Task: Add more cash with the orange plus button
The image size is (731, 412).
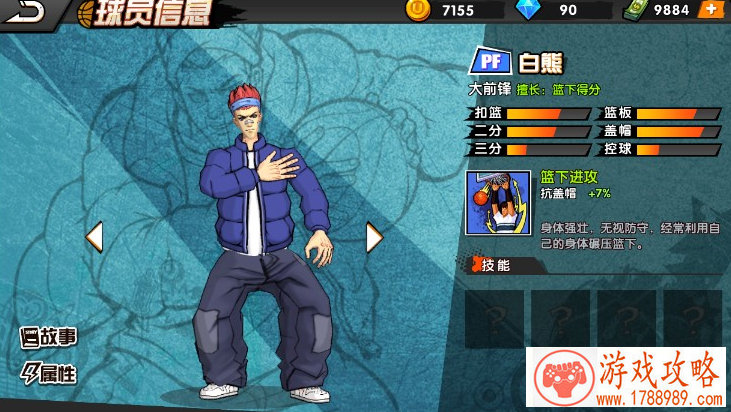Action: [710, 10]
